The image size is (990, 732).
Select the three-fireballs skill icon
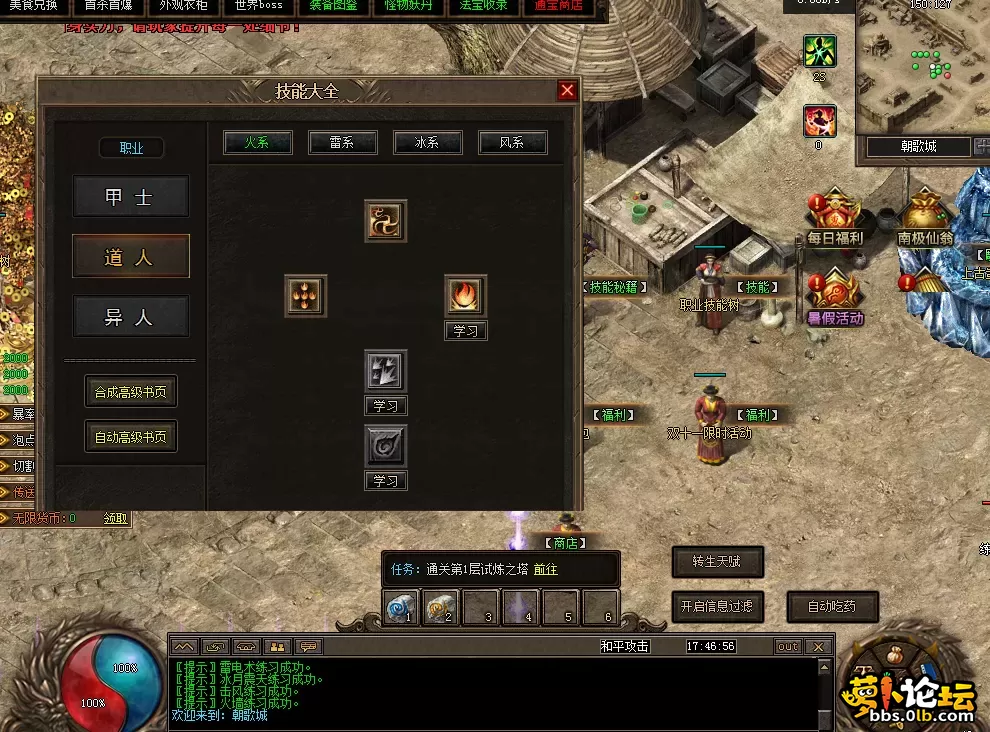(x=305, y=296)
